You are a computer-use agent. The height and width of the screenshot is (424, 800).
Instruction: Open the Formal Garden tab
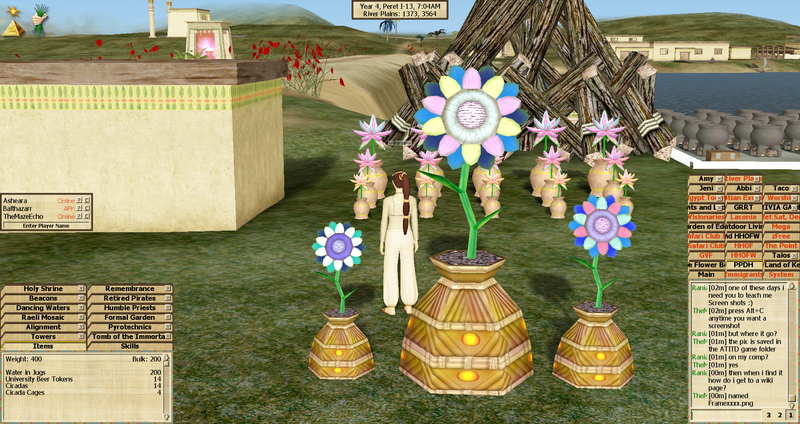point(126,317)
